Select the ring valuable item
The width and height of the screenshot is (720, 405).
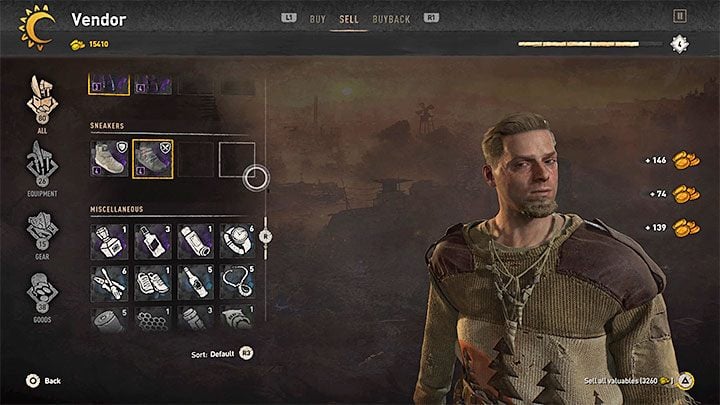(237, 241)
